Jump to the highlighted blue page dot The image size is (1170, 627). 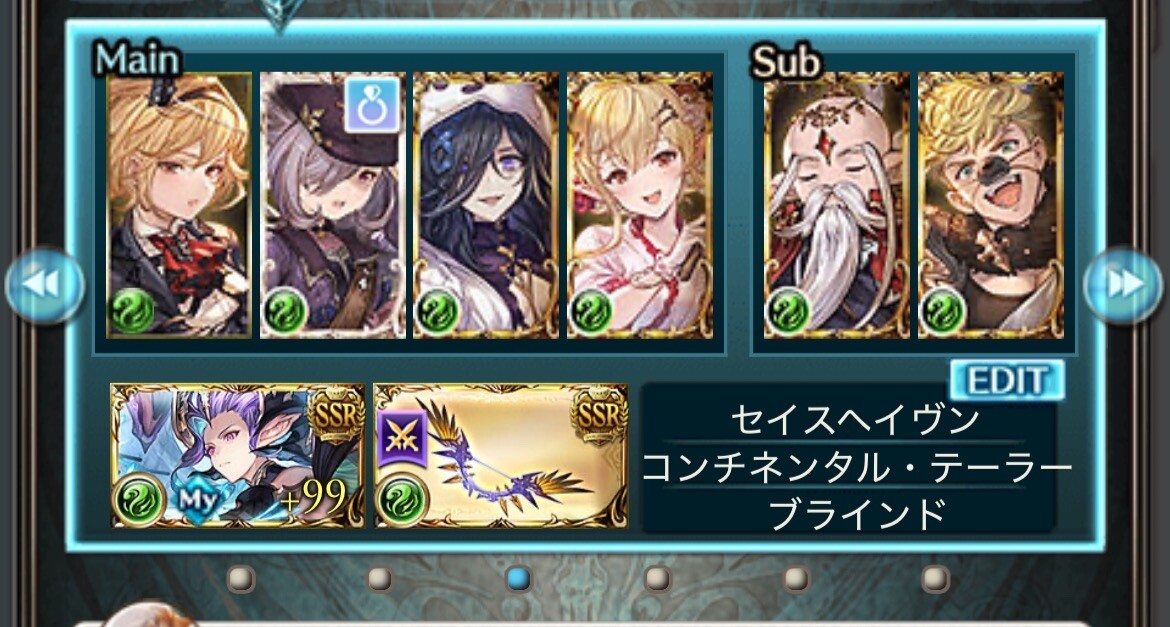click(518, 578)
